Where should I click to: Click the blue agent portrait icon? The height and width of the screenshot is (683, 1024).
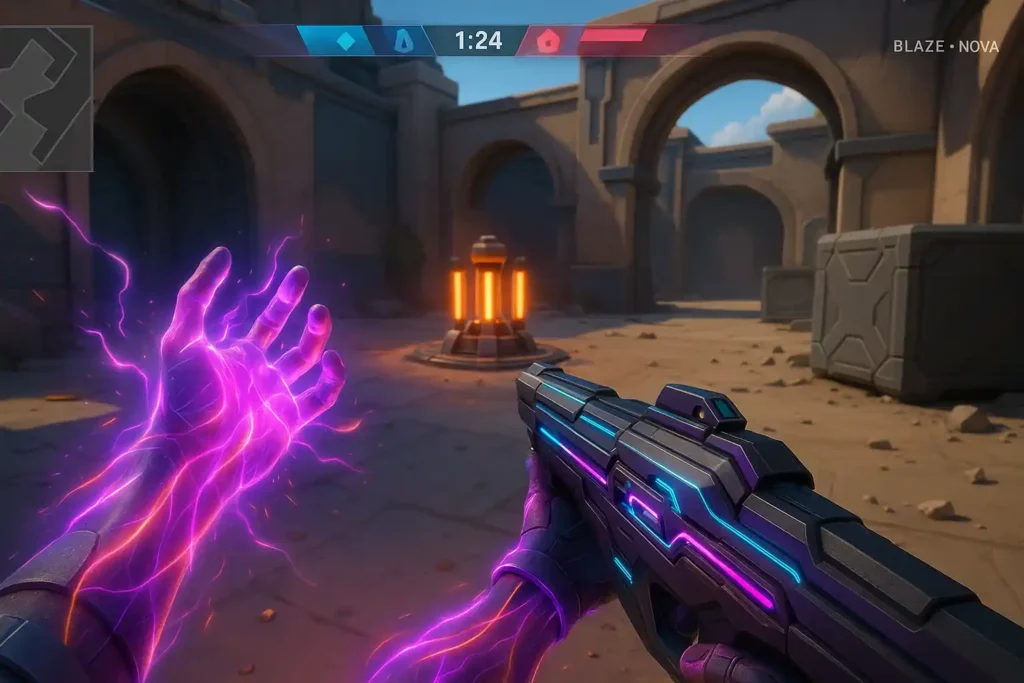click(x=403, y=41)
